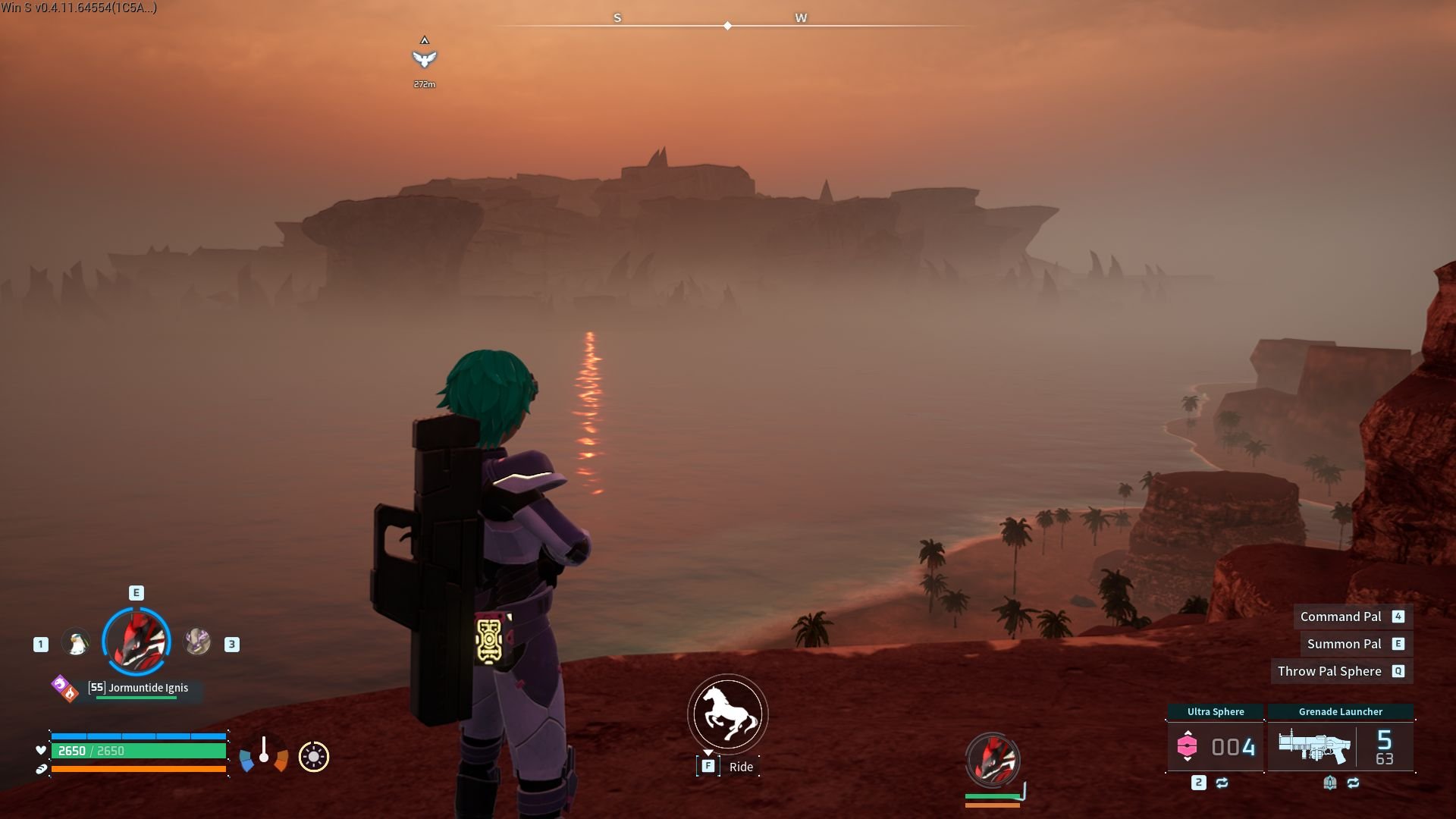Click the orange hunger bar
1456x819 pixels.
pos(139,768)
